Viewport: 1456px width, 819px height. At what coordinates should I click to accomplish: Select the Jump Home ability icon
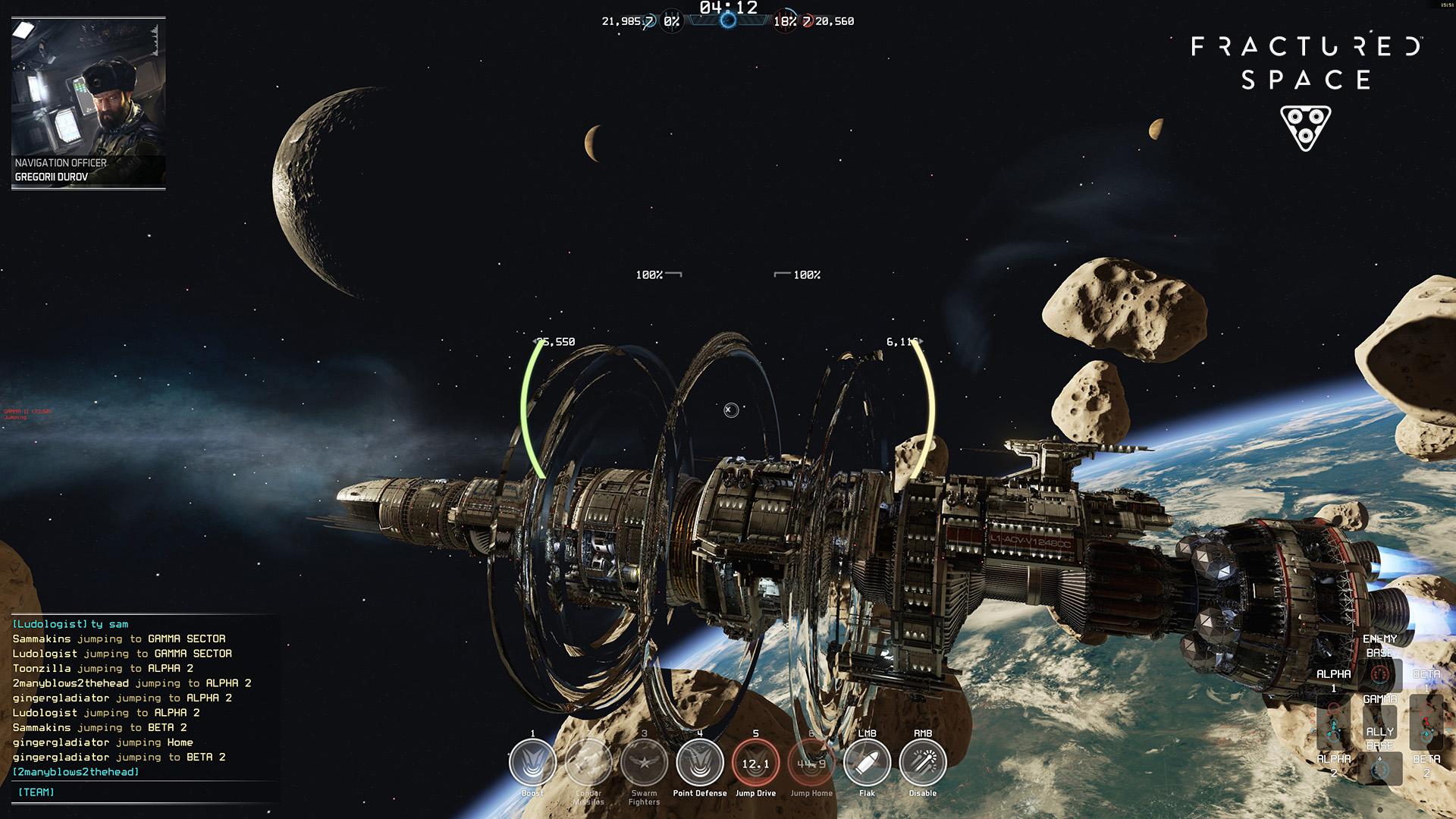[811, 763]
